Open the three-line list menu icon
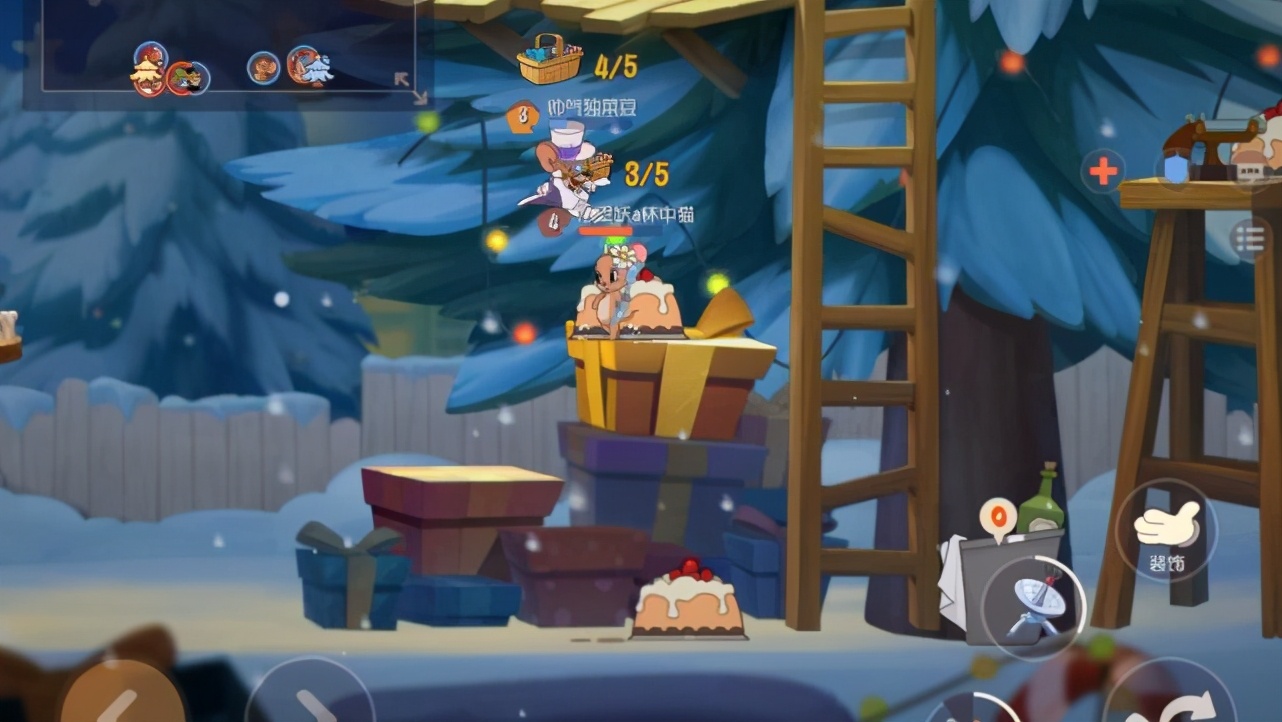1282x722 pixels. point(1250,239)
